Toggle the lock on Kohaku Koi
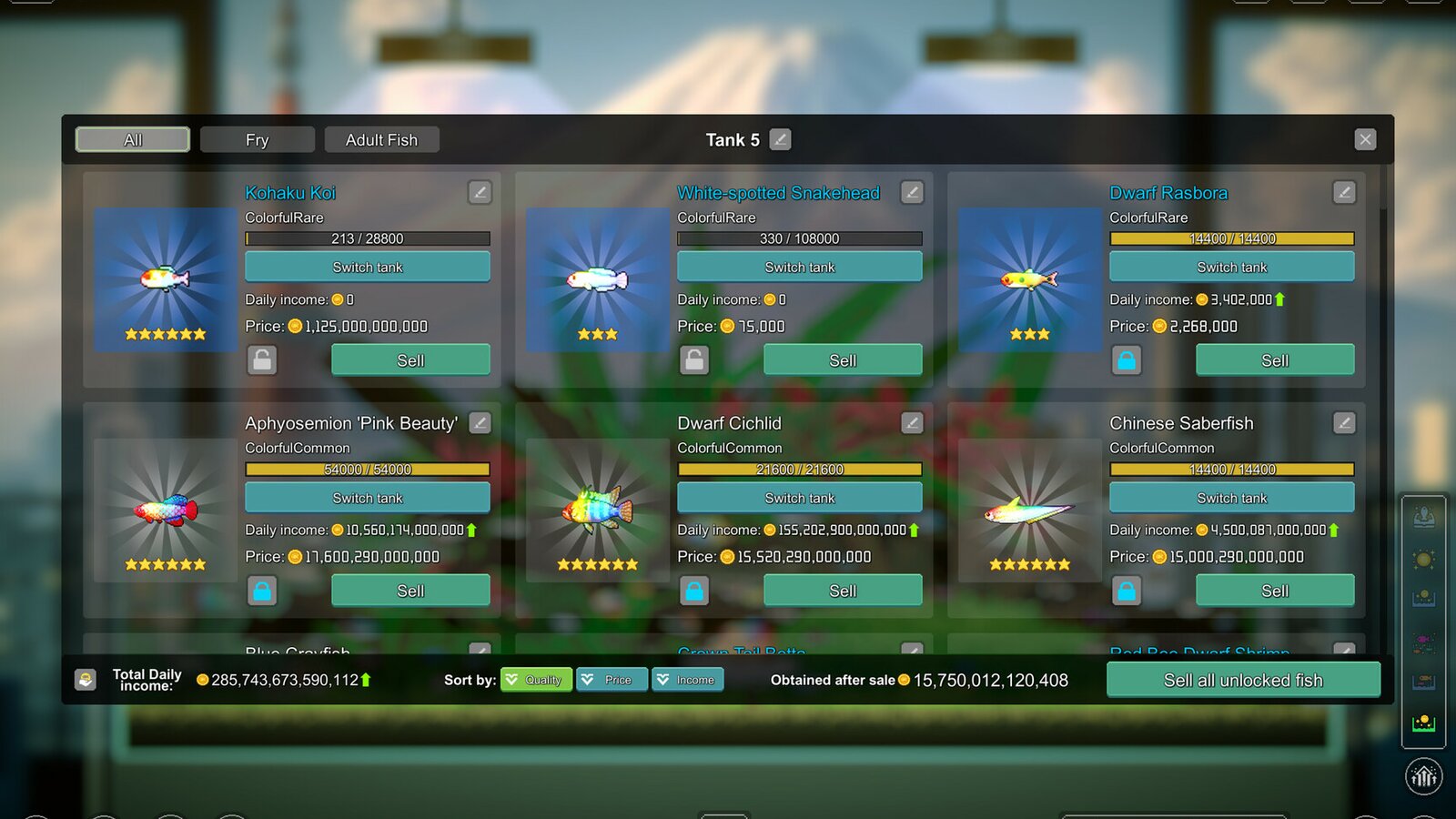Viewport: 1456px width, 819px height. [262, 360]
